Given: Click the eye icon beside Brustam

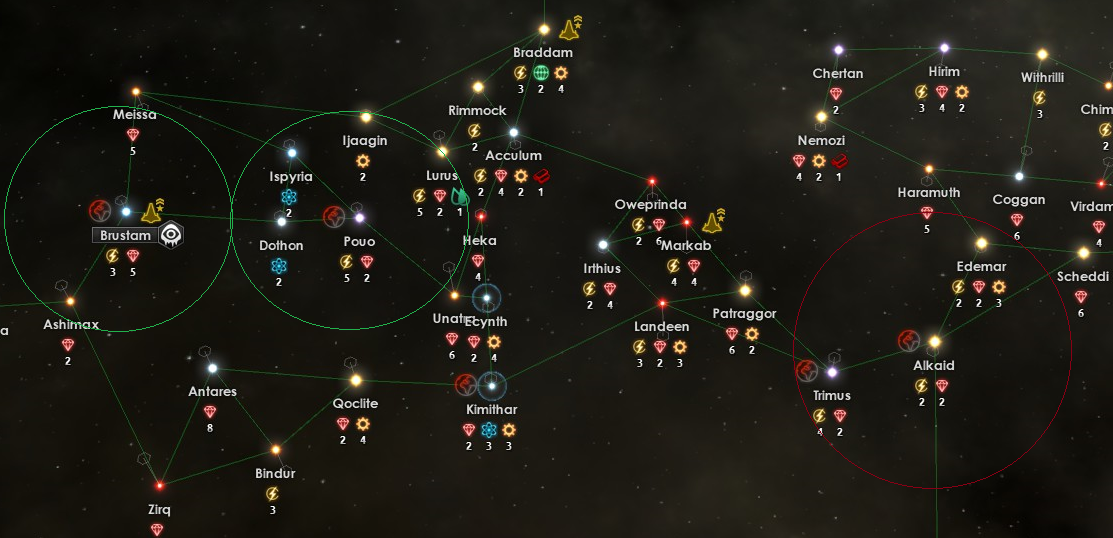Looking at the screenshot, I should point(172,235).
